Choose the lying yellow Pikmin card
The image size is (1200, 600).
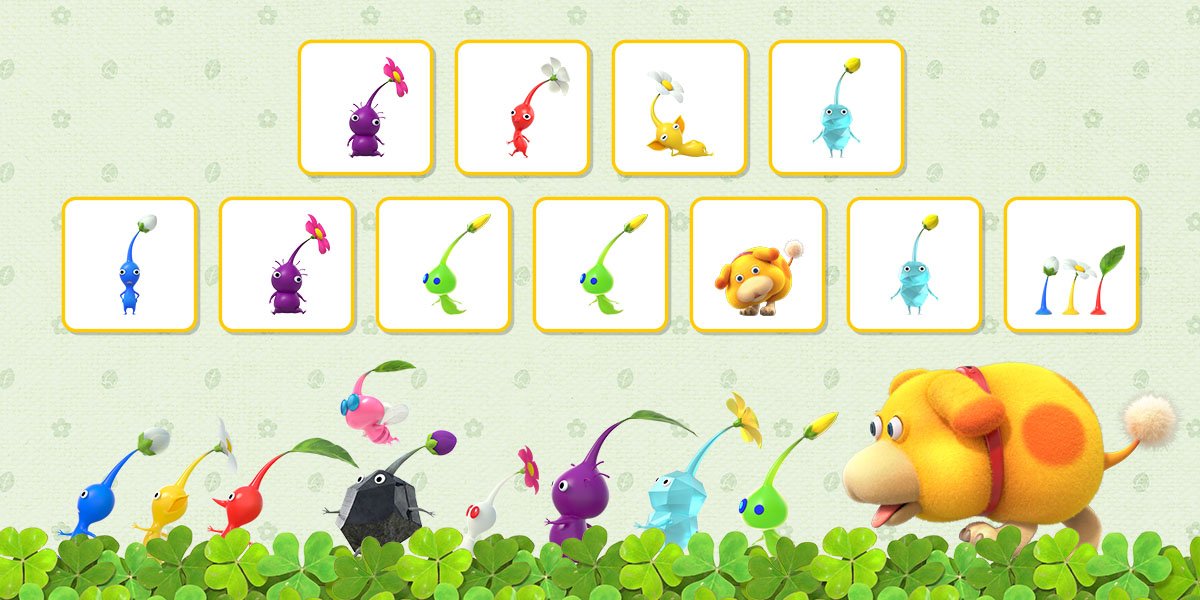[x=679, y=108]
